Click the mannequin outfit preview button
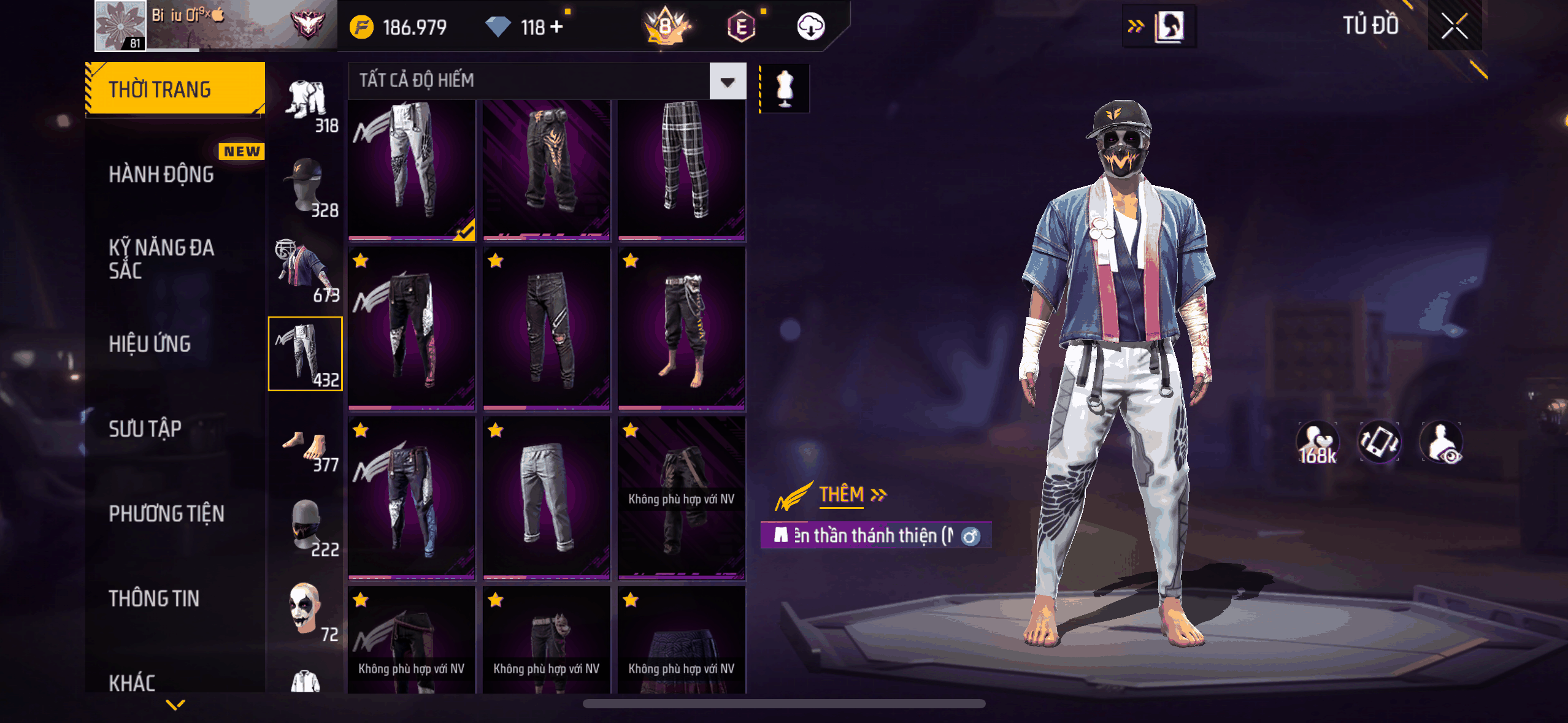 [785, 88]
